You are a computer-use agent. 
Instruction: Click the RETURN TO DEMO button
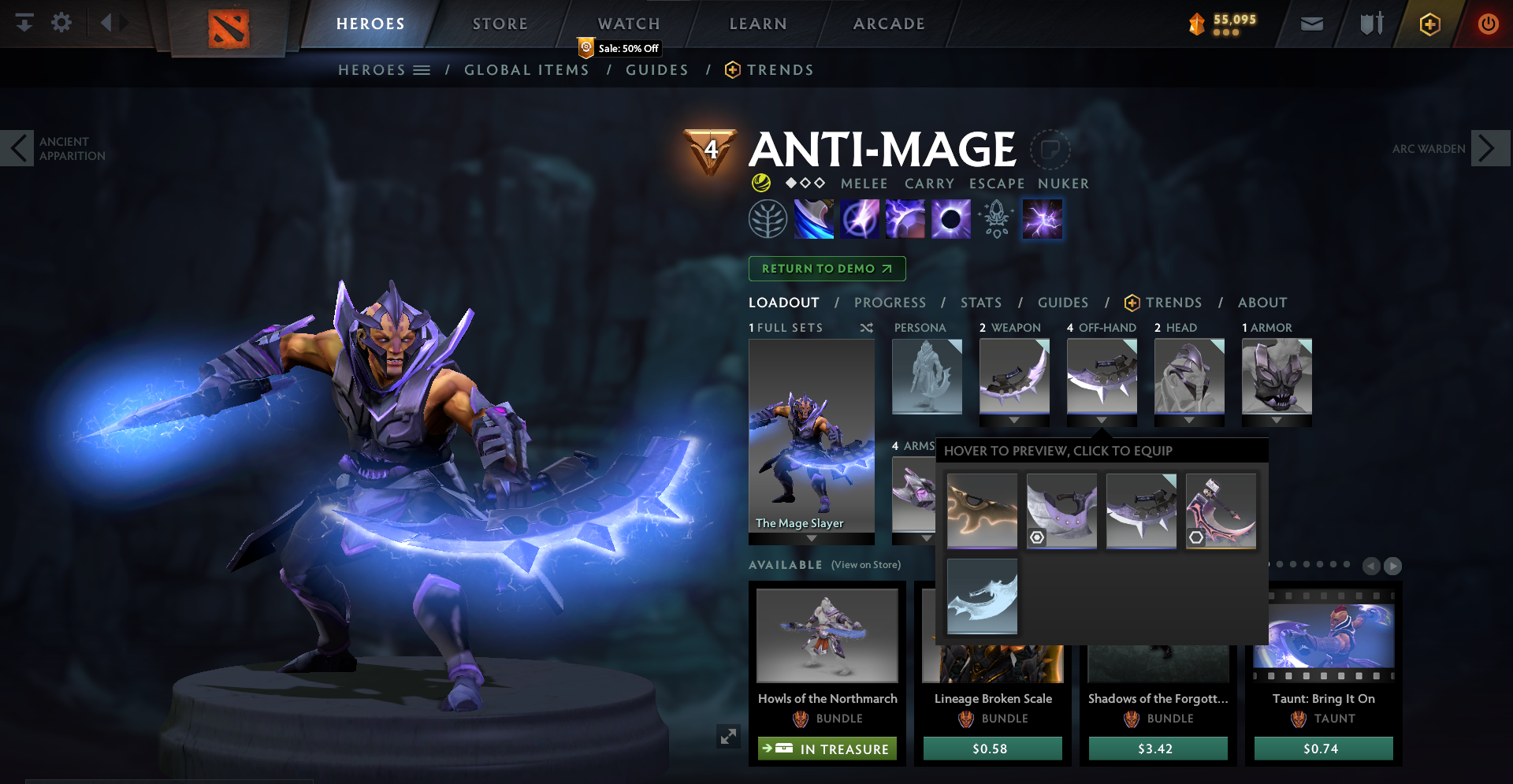(826, 269)
